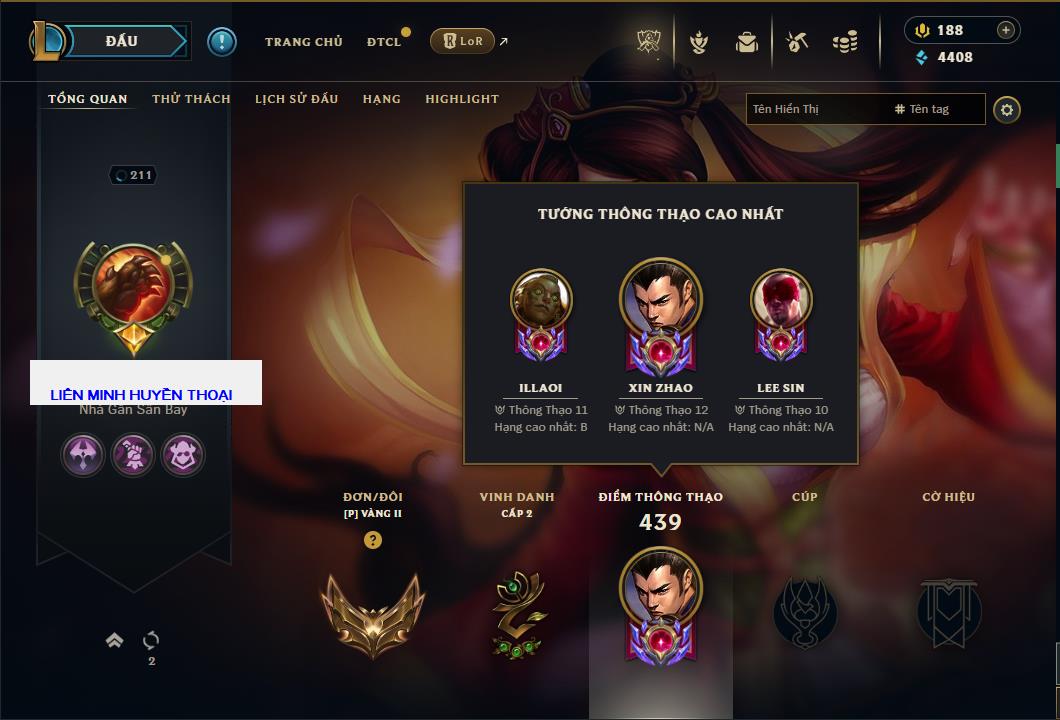Select the Lee Sin mastery portrait
This screenshot has height=720, width=1060.
[781, 300]
